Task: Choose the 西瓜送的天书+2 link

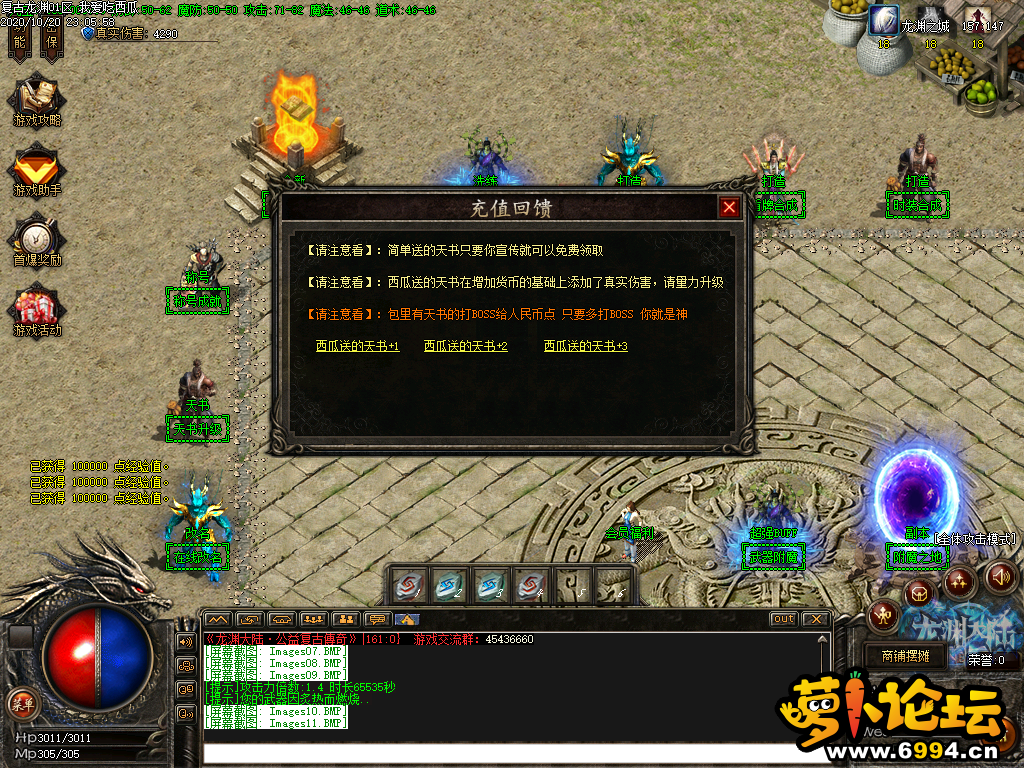Action: coord(465,346)
